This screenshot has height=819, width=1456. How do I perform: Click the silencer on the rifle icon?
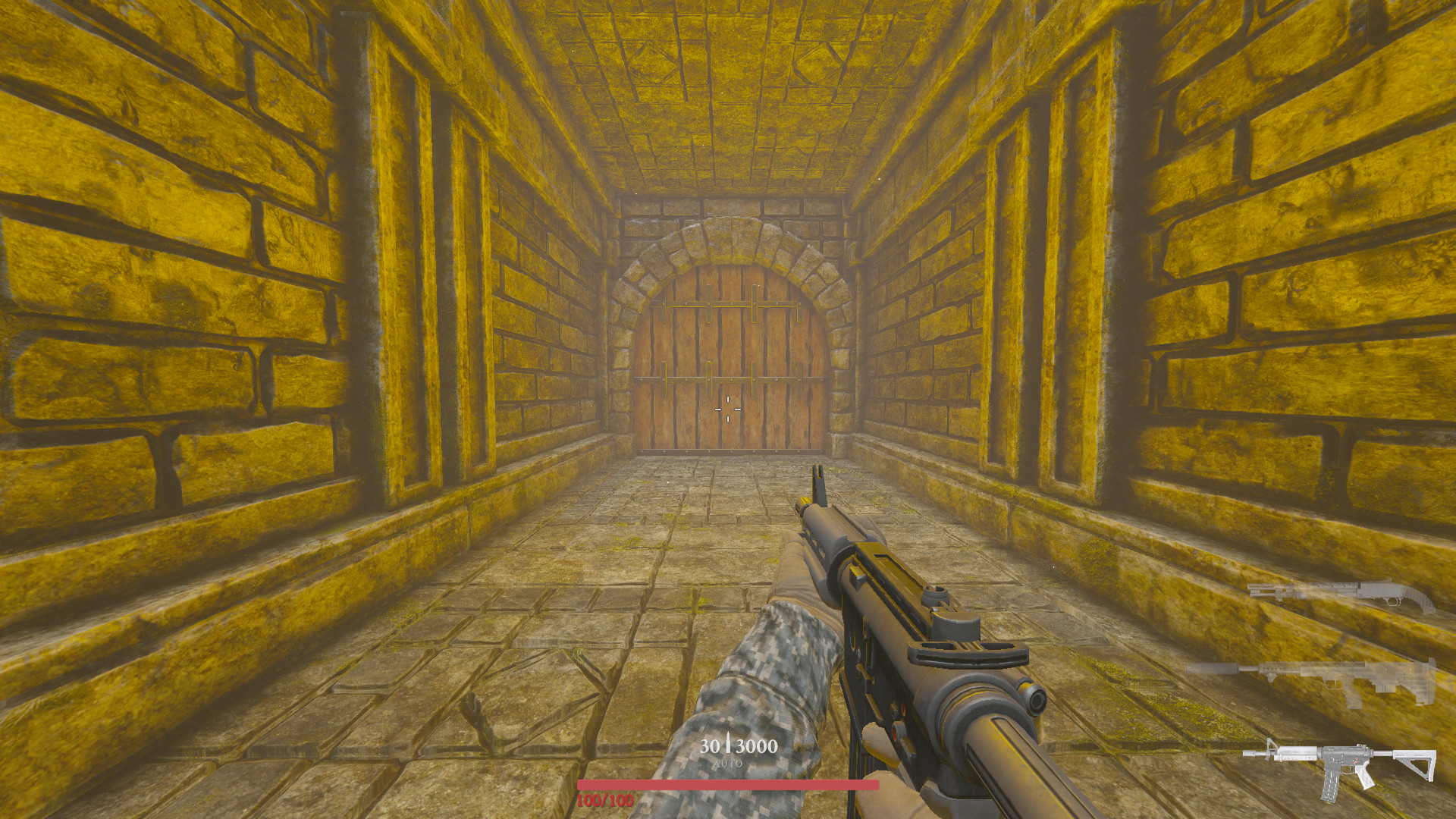tap(1211, 669)
